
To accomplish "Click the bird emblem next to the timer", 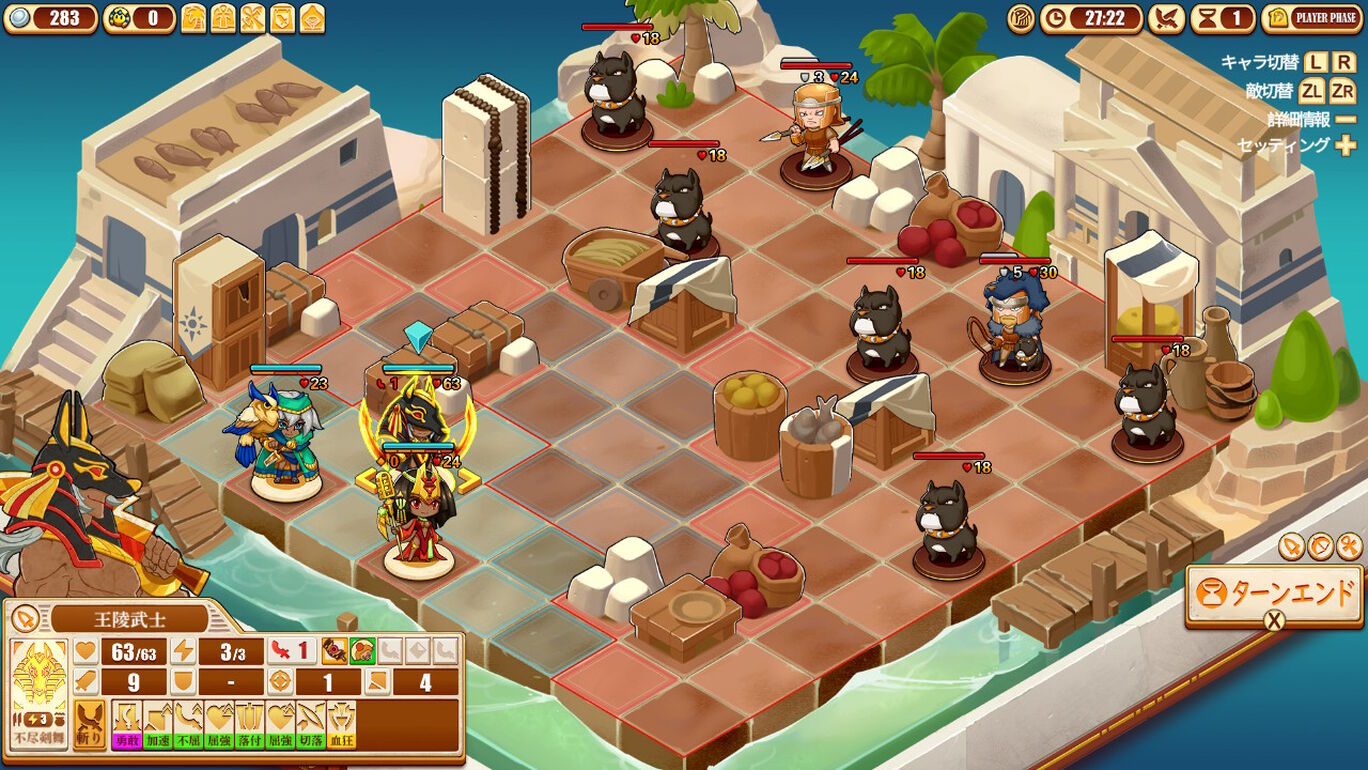I will coord(1166,18).
